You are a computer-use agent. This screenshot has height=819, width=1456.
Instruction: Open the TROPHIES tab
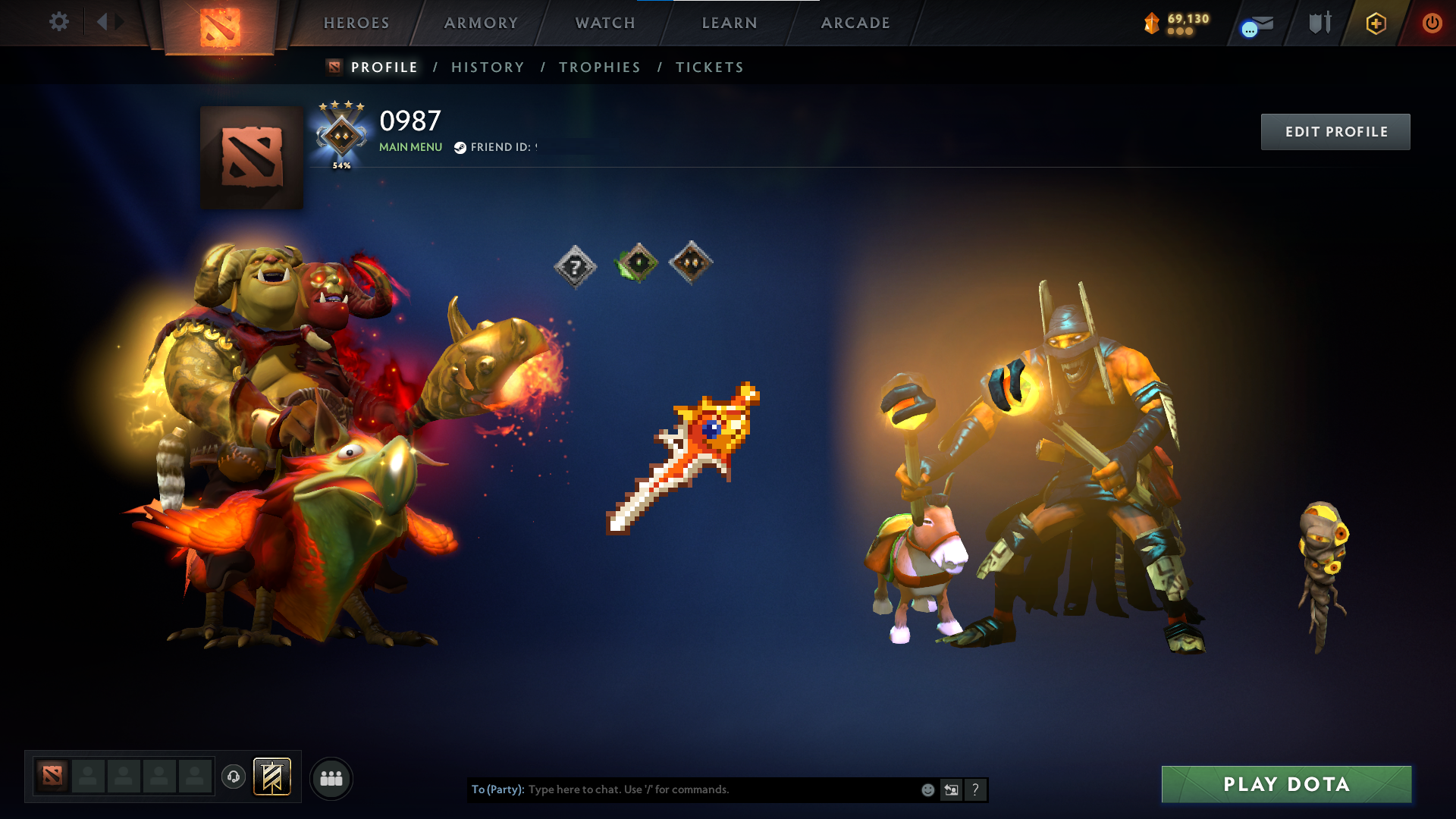pyautogui.click(x=599, y=67)
